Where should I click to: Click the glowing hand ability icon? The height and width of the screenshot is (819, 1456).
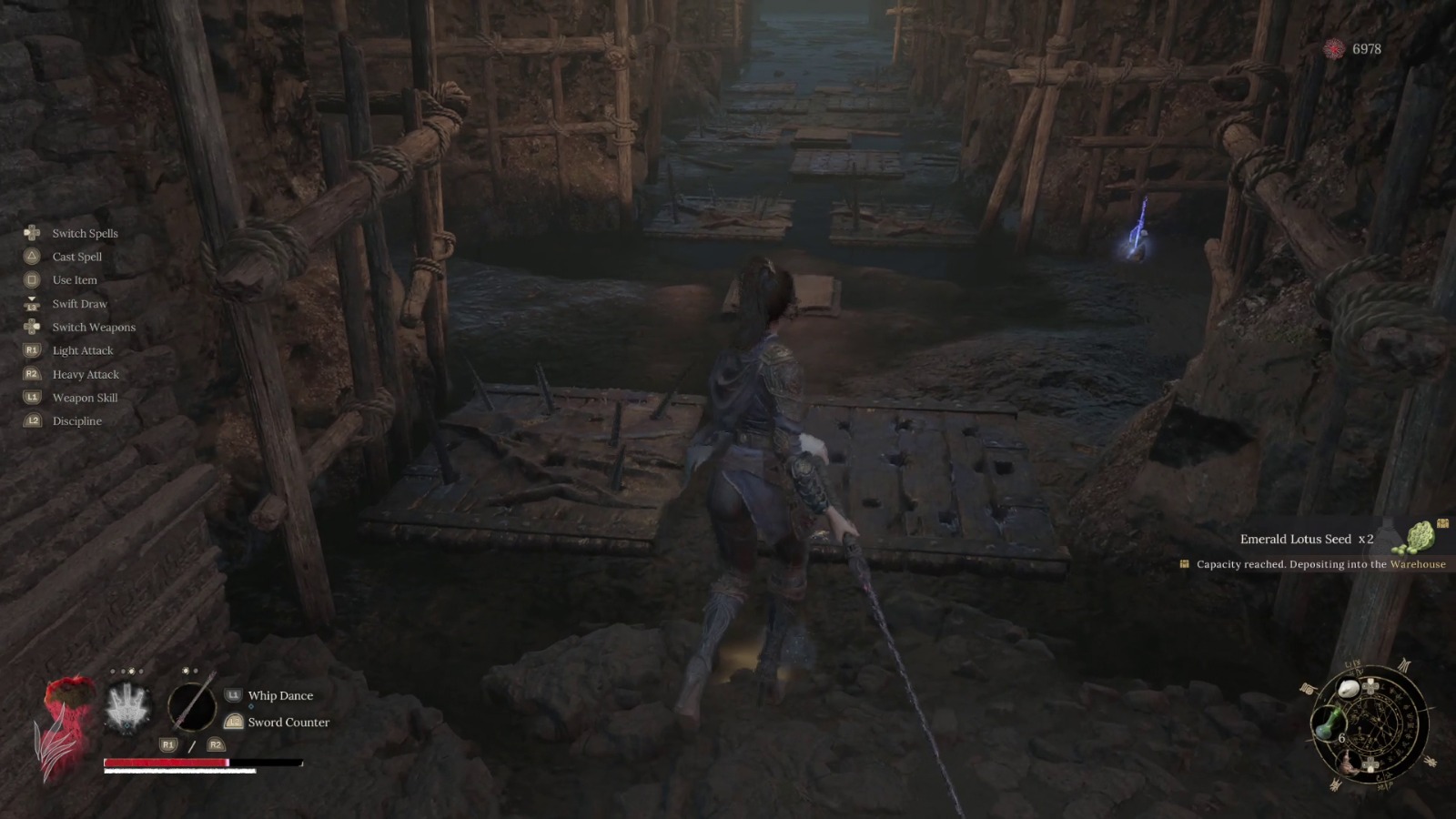[x=127, y=710]
